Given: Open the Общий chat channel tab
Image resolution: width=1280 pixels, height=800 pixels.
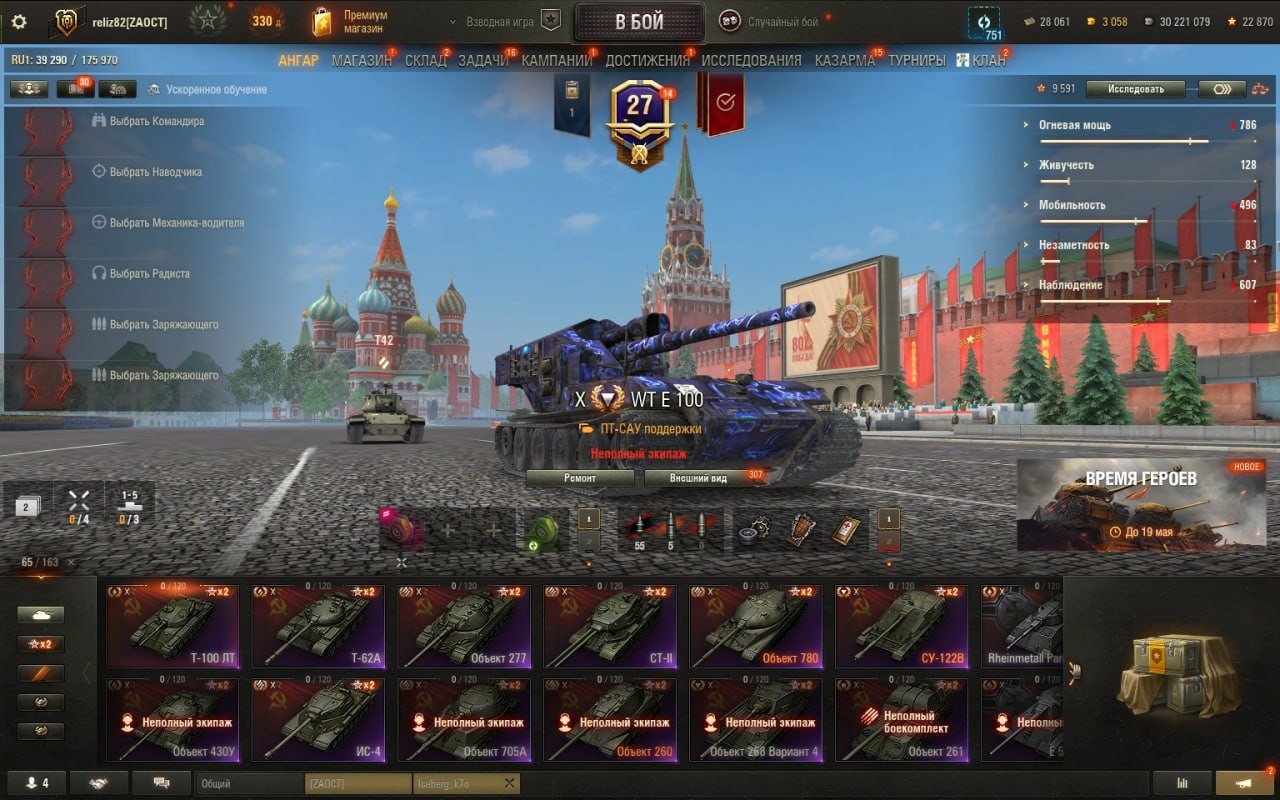Looking at the screenshot, I should pos(248,783).
